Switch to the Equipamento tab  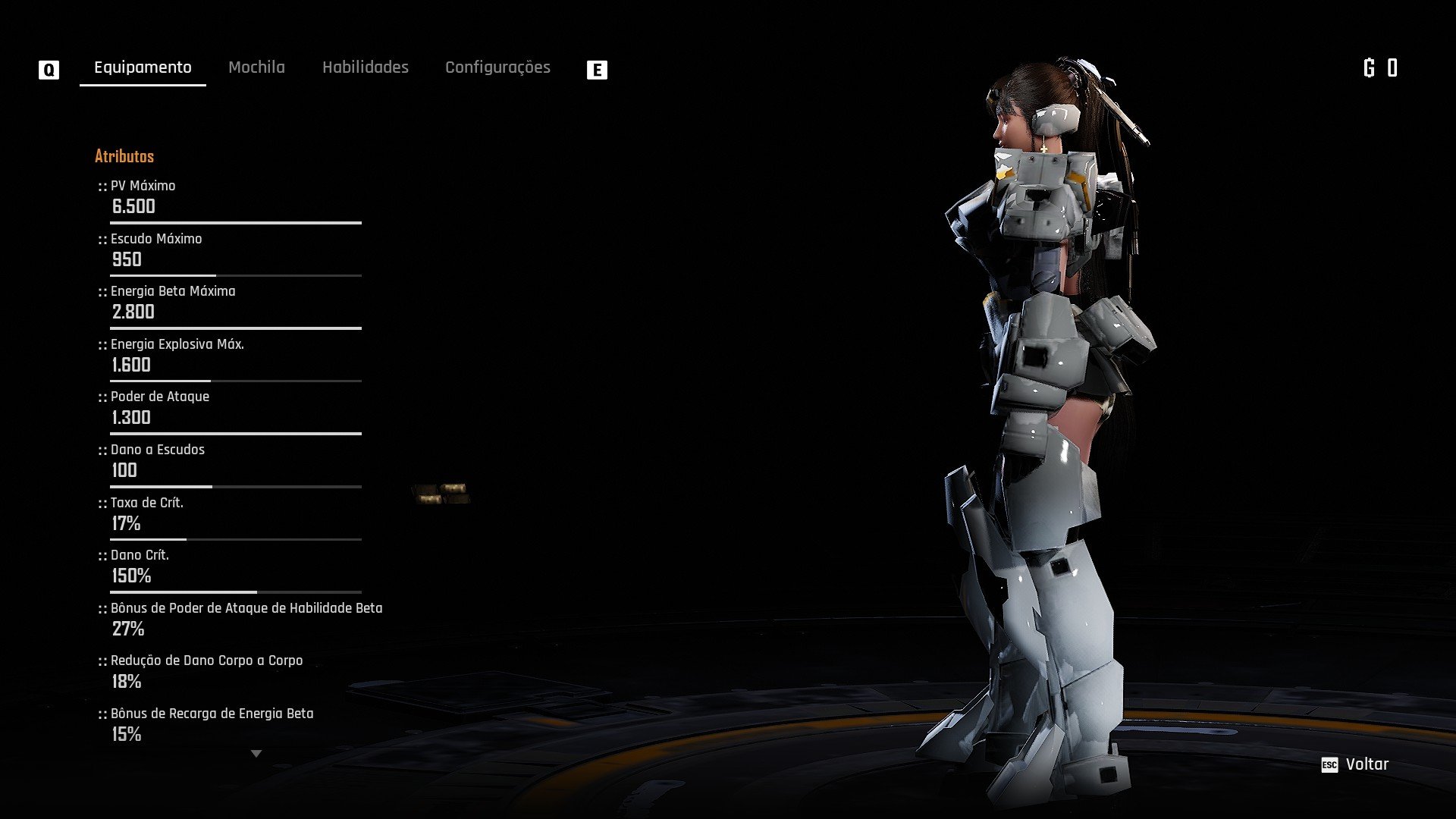tap(143, 67)
